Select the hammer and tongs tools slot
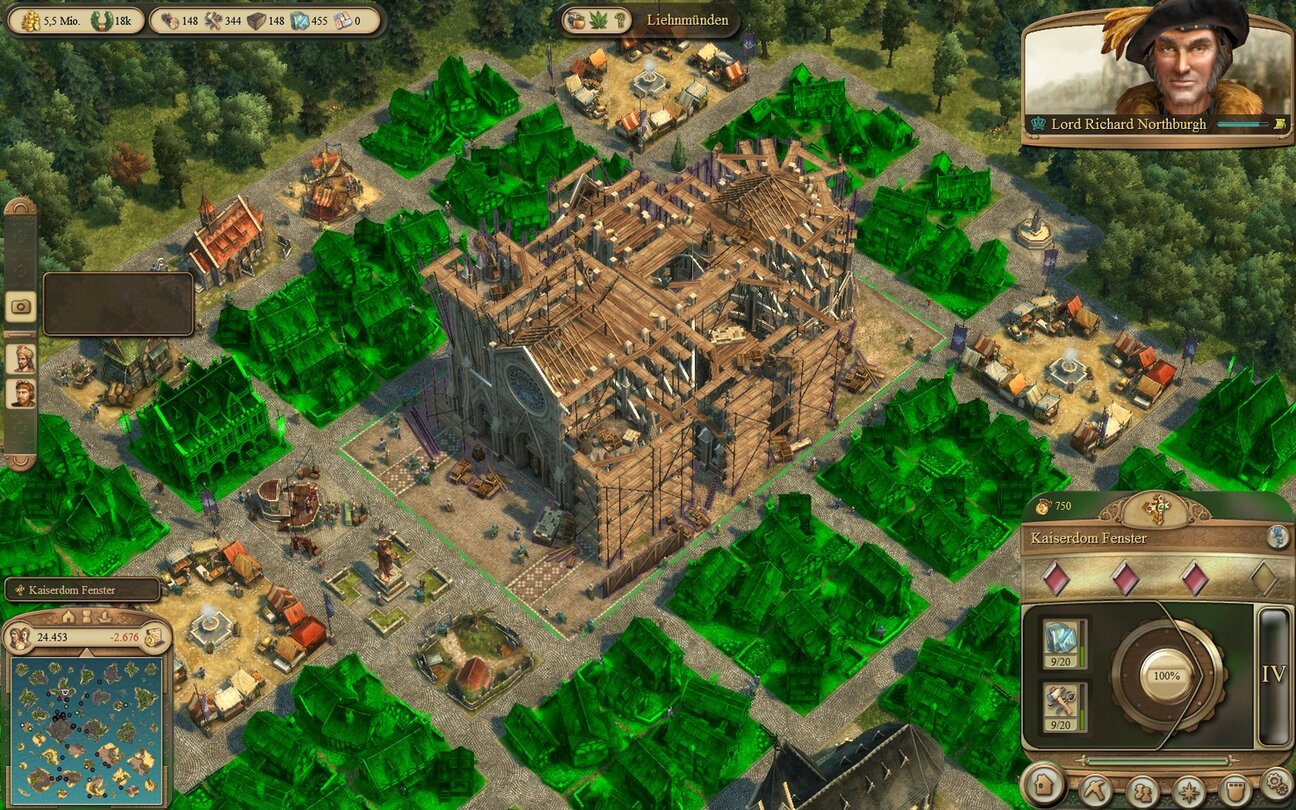The width and height of the screenshot is (1296, 810). pos(1059,704)
